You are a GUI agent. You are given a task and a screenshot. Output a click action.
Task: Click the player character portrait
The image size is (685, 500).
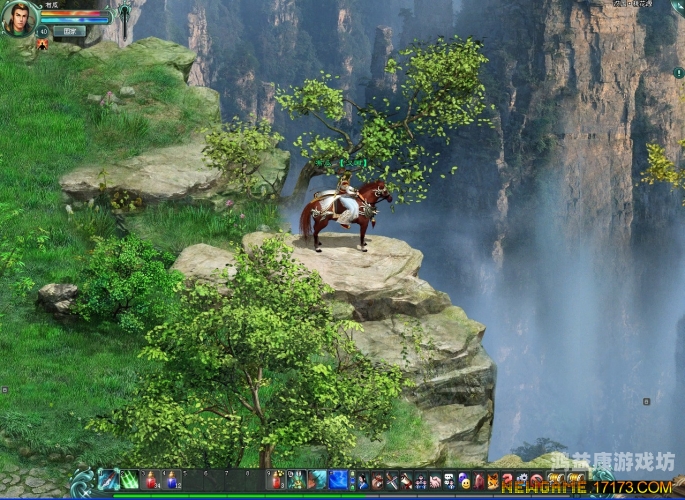pos(18,18)
